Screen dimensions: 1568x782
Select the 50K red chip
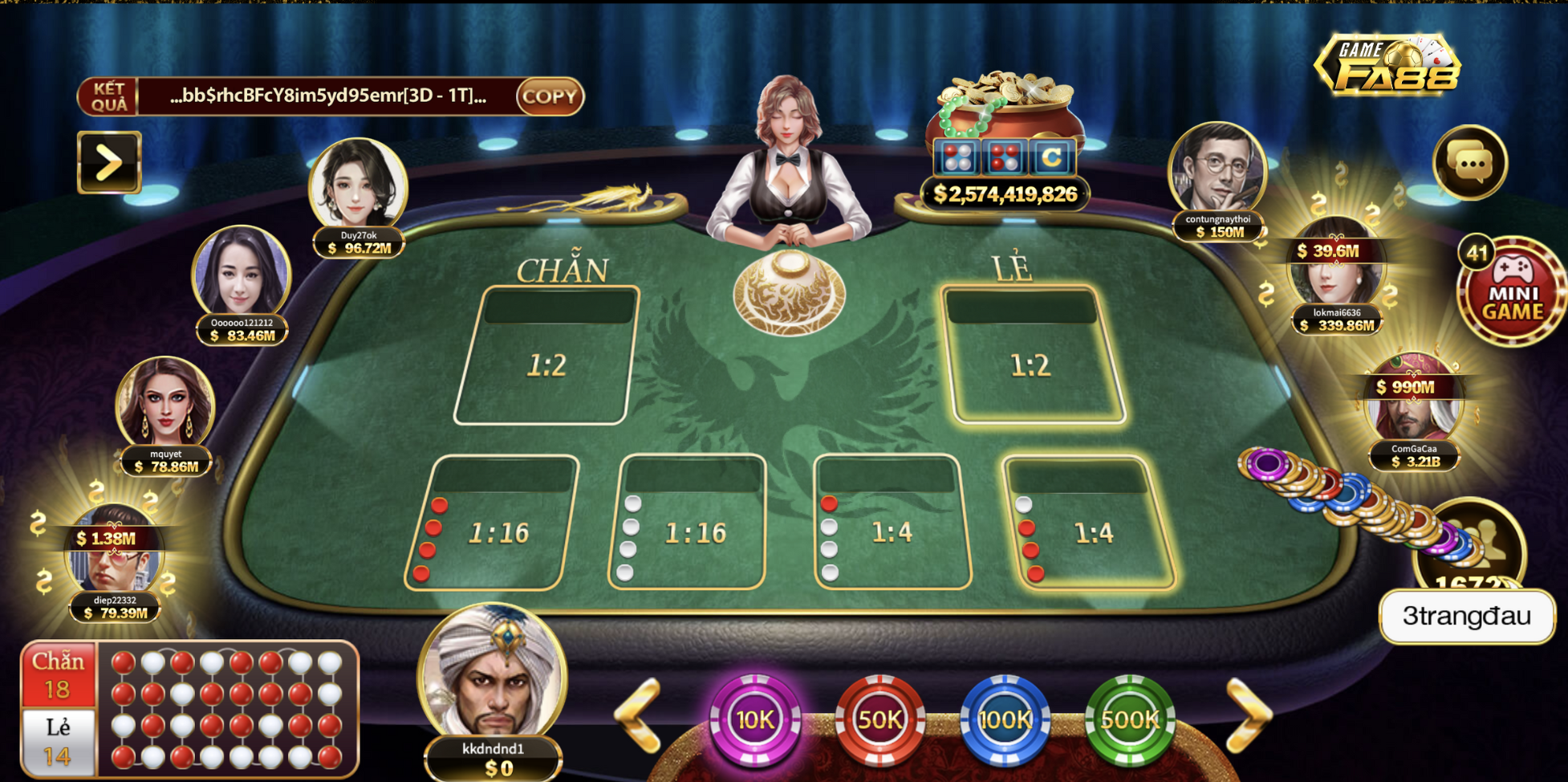coord(879,719)
